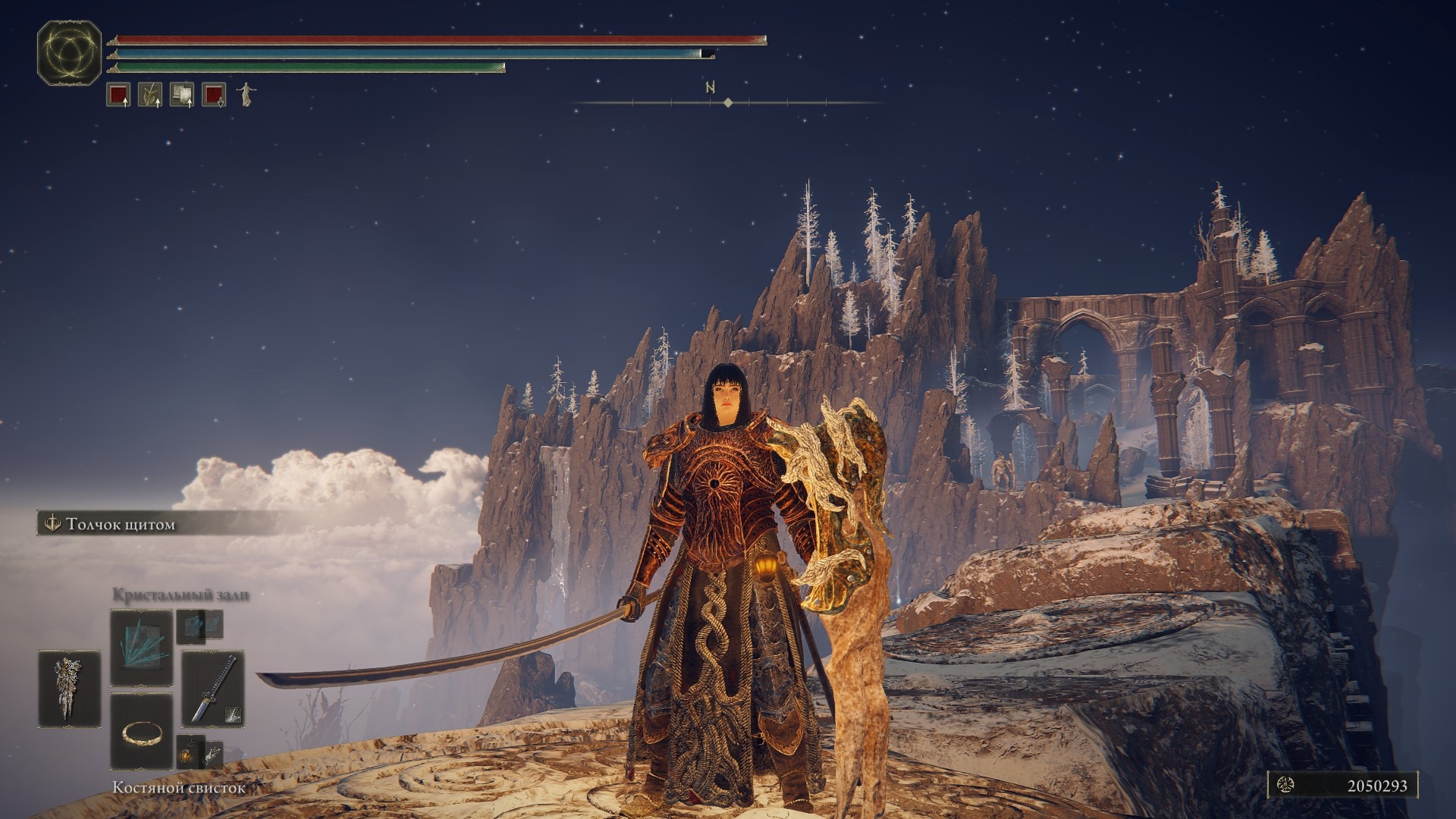The image size is (1456, 819).
Task: Click the katana's weapon skill icon
Action: (x=234, y=714)
